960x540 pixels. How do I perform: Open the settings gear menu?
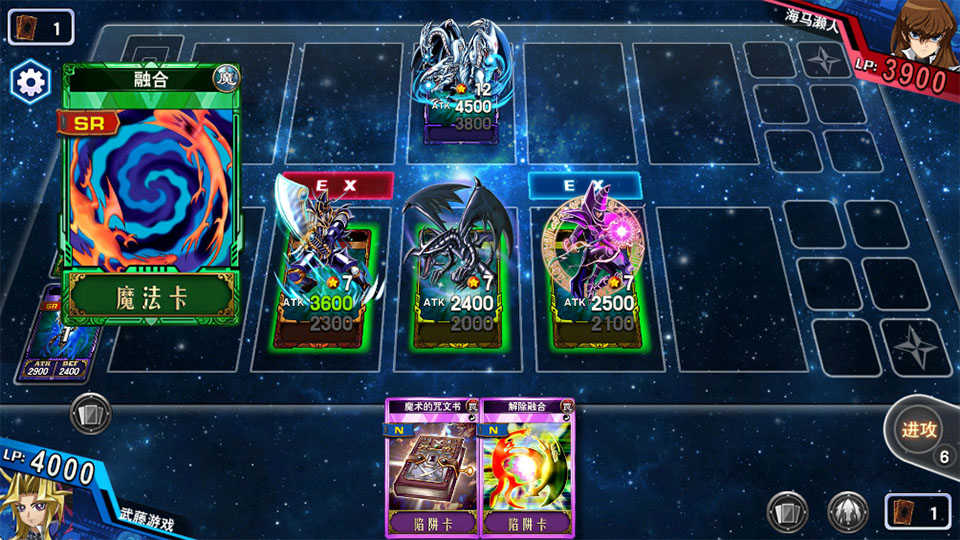30,82
